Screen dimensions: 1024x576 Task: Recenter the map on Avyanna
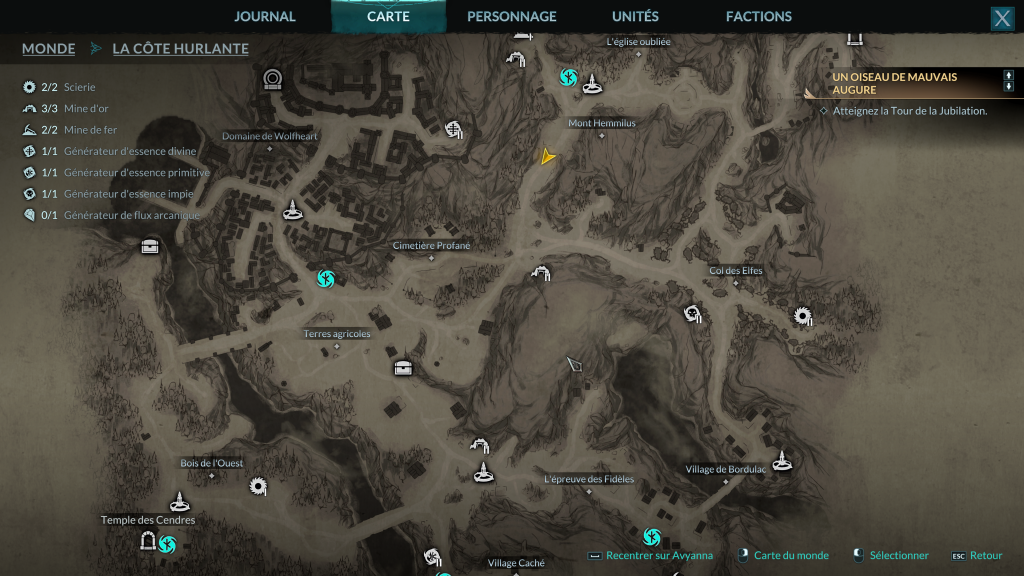coord(659,556)
